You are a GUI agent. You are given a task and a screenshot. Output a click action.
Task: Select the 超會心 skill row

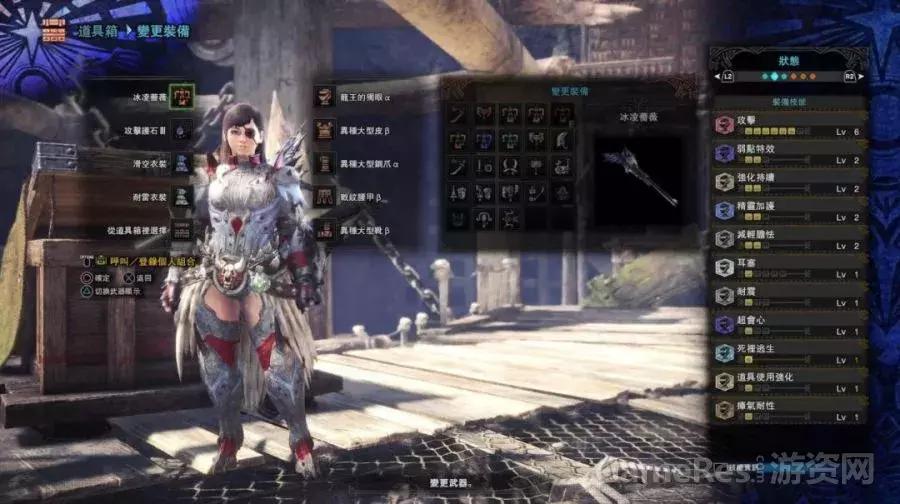pyautogui.click(x=789, y=324)
